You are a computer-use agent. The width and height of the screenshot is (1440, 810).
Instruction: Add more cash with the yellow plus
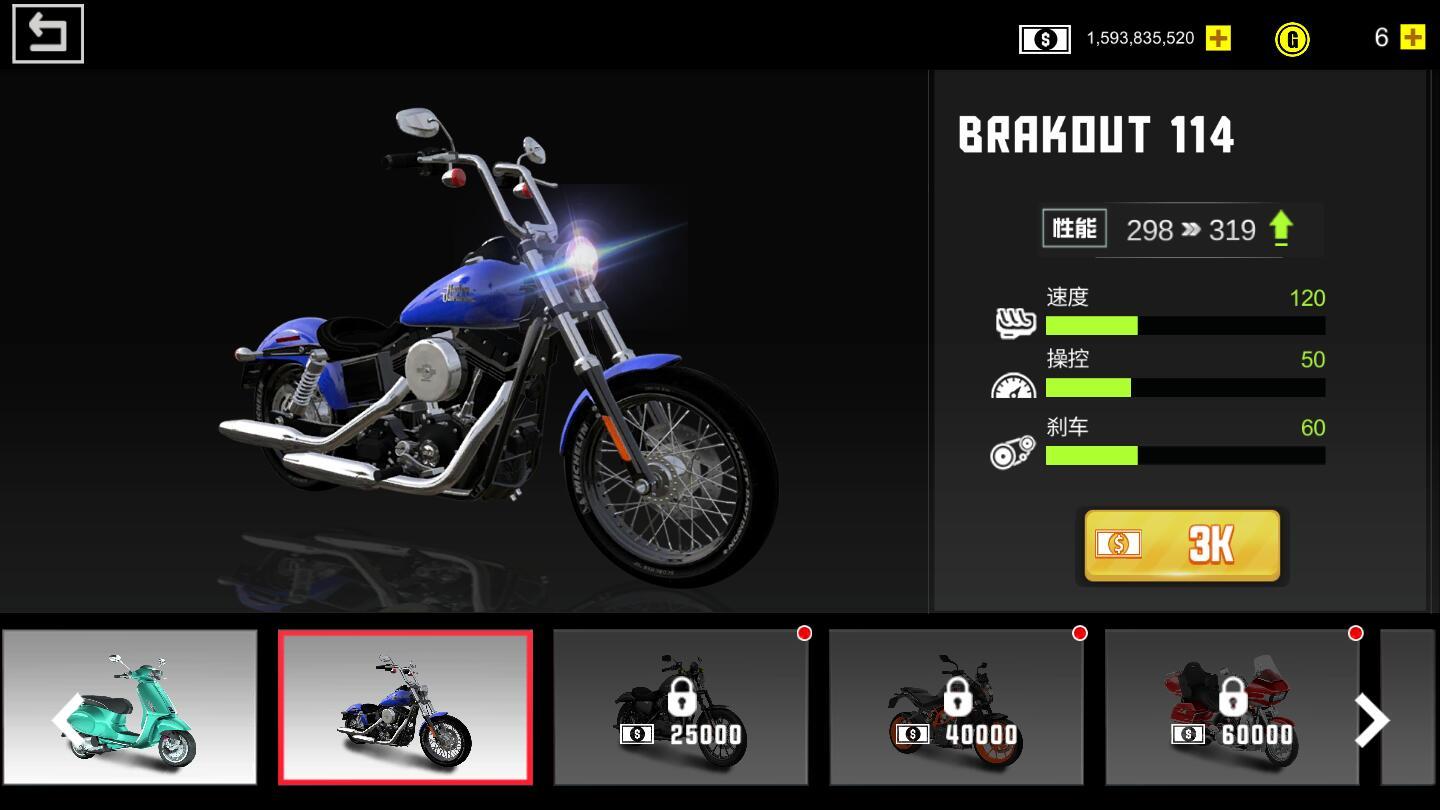1218,38
